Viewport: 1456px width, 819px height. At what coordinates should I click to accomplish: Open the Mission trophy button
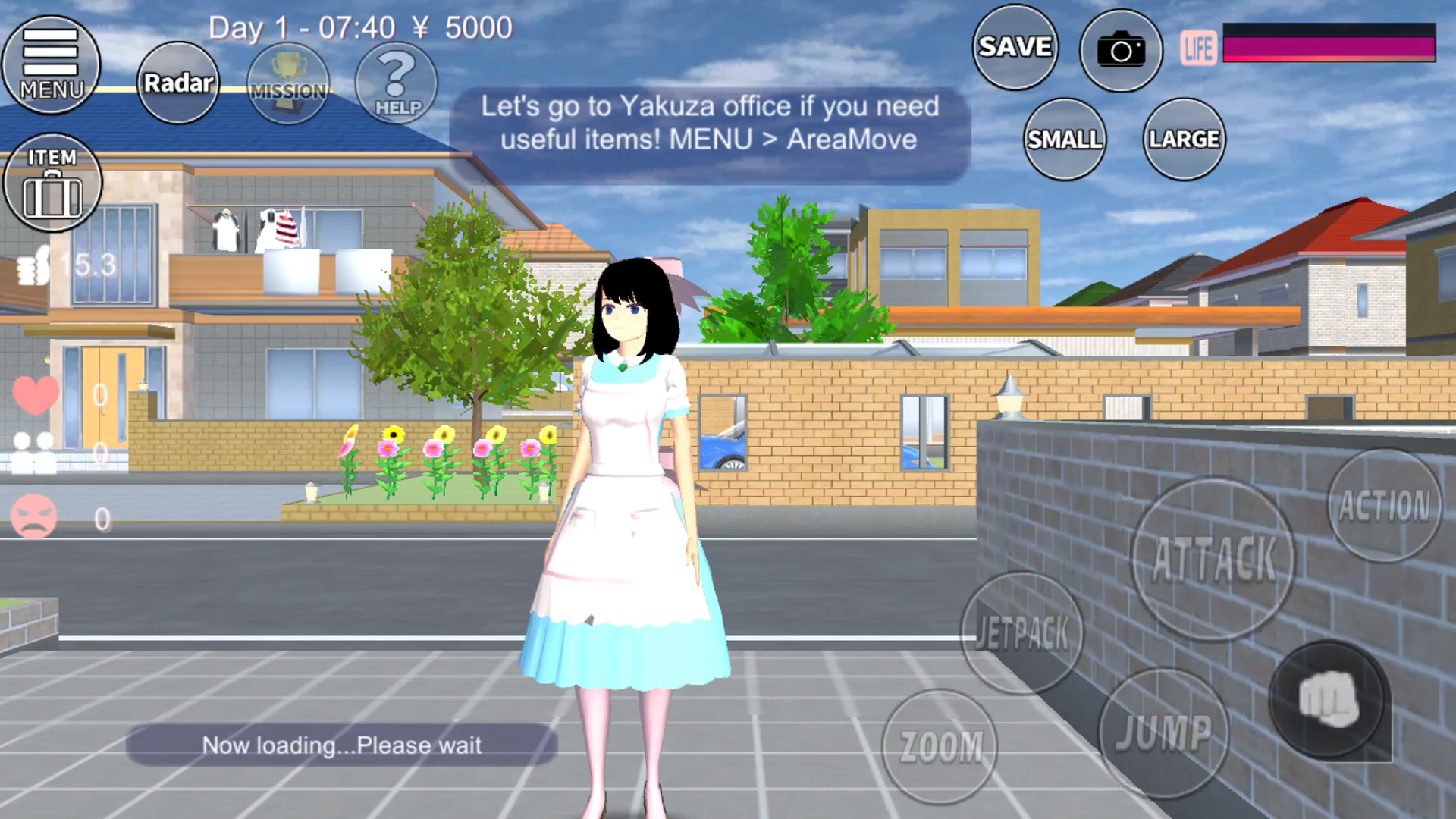(x=288, y=83)
